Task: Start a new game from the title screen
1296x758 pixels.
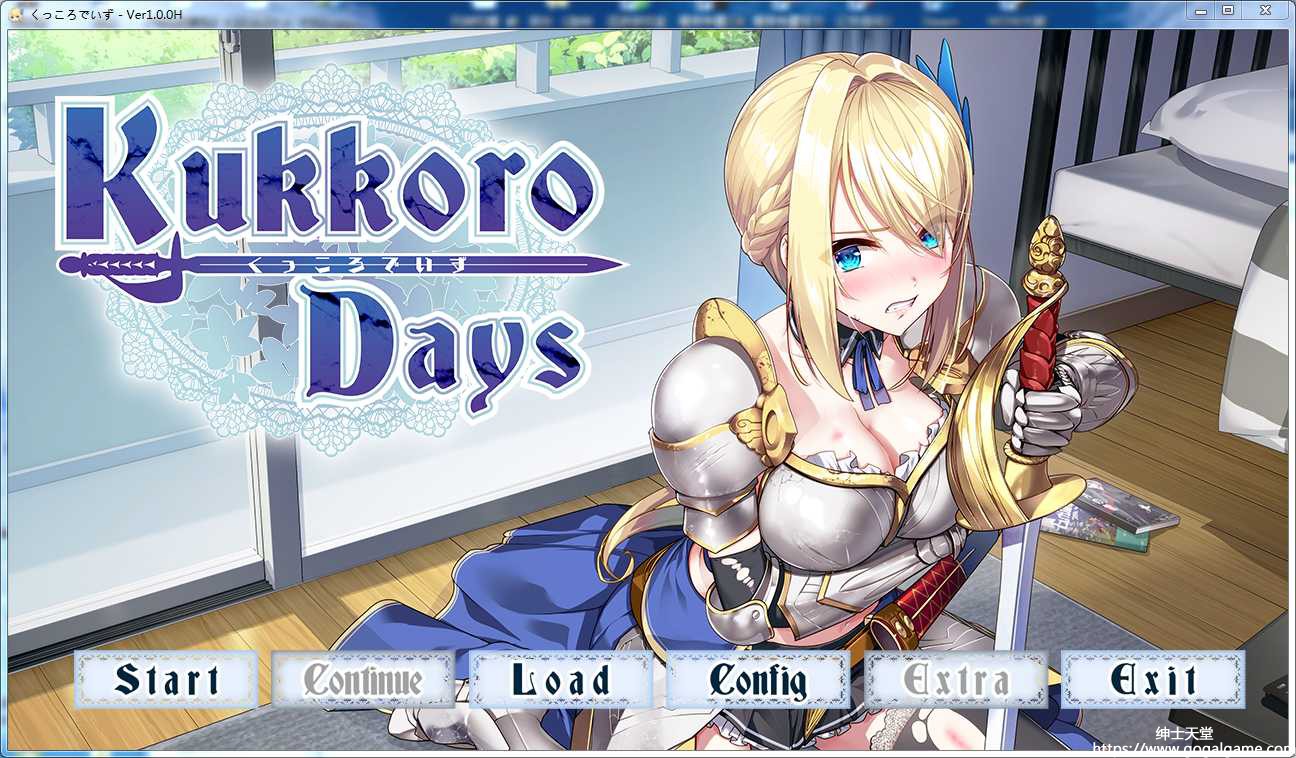Action: (164, 679)
